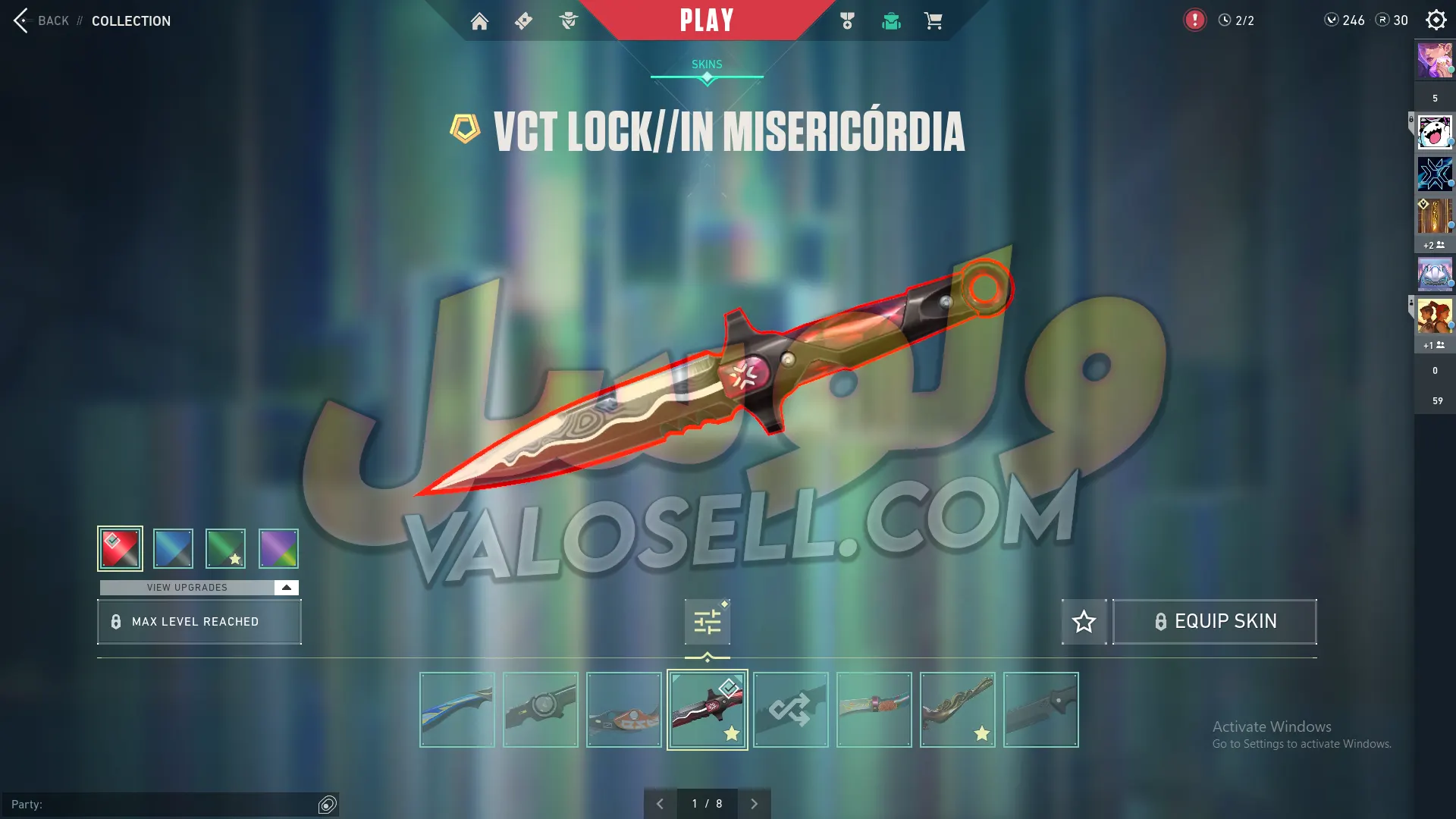
Task: Open the settings gear
Action: 1436,20
